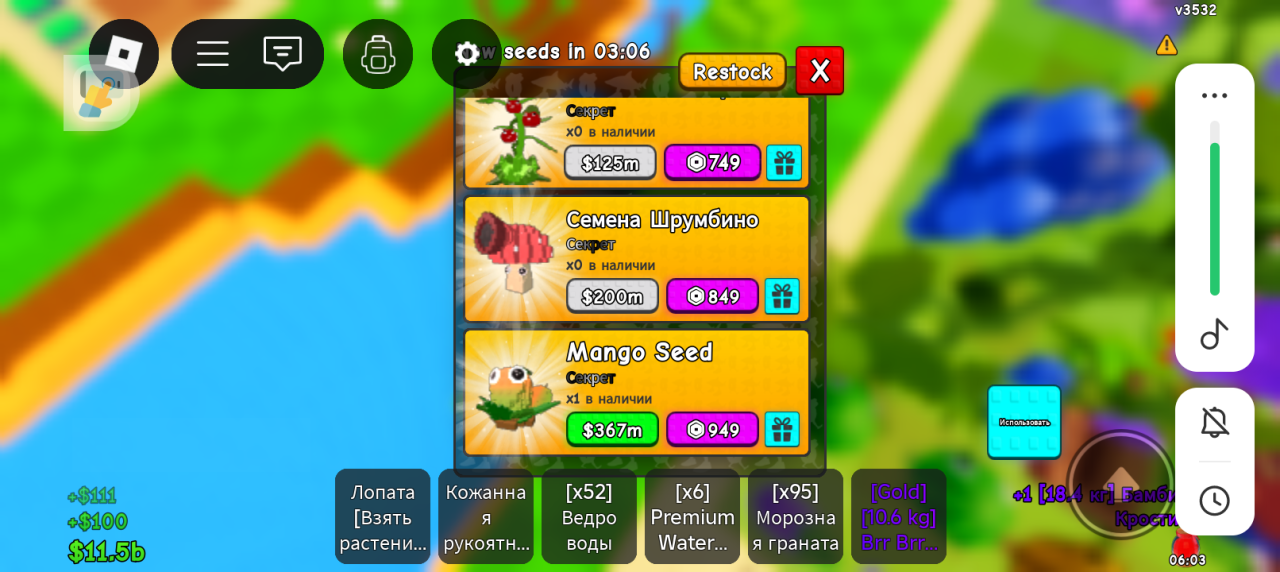The image size is (1280, 572).
Task: Buy Семена Шрумбино for $200m
Action: click(x=612, y=296)
